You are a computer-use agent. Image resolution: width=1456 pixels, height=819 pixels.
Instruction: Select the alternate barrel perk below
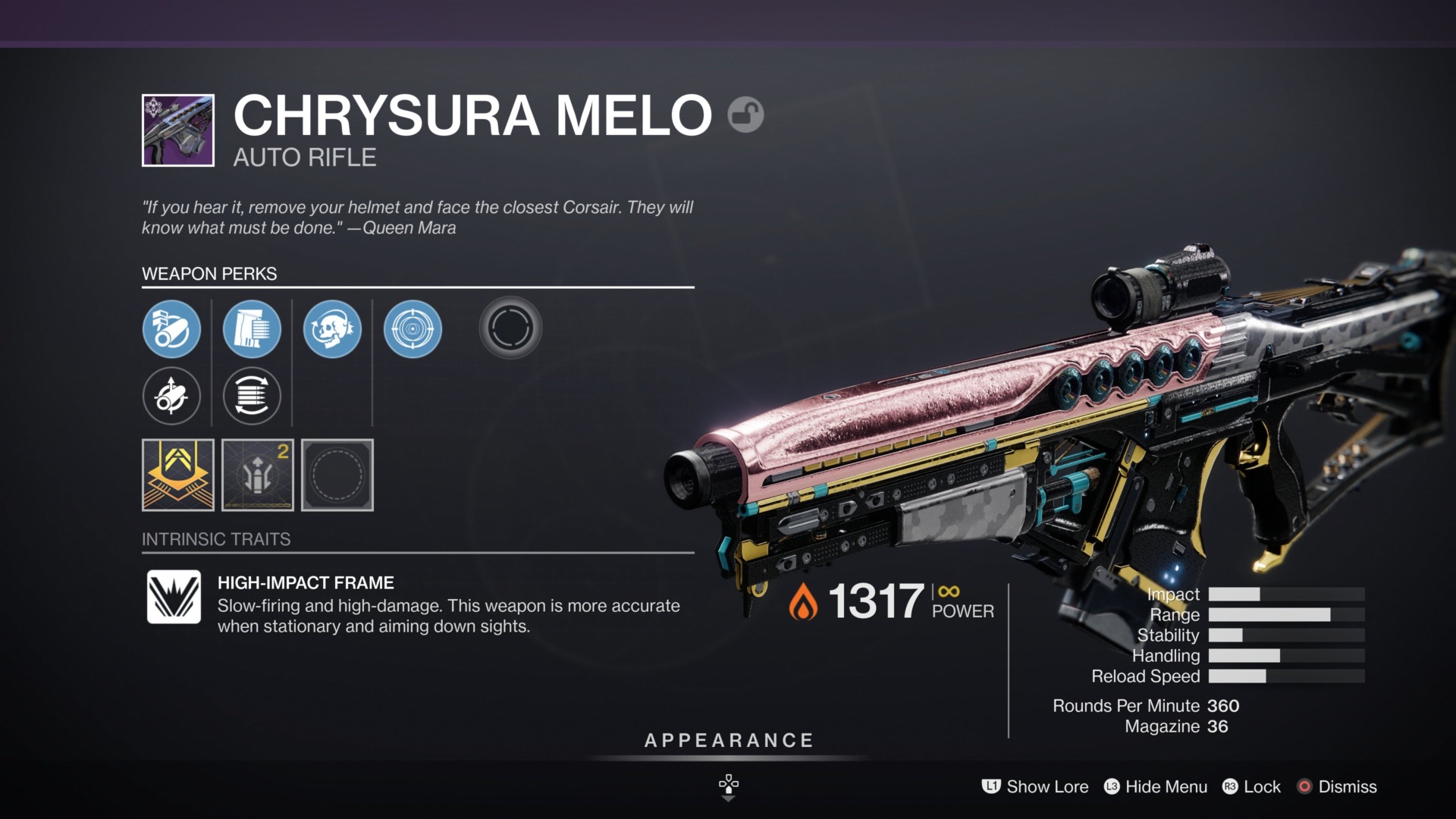coord(172,396)
